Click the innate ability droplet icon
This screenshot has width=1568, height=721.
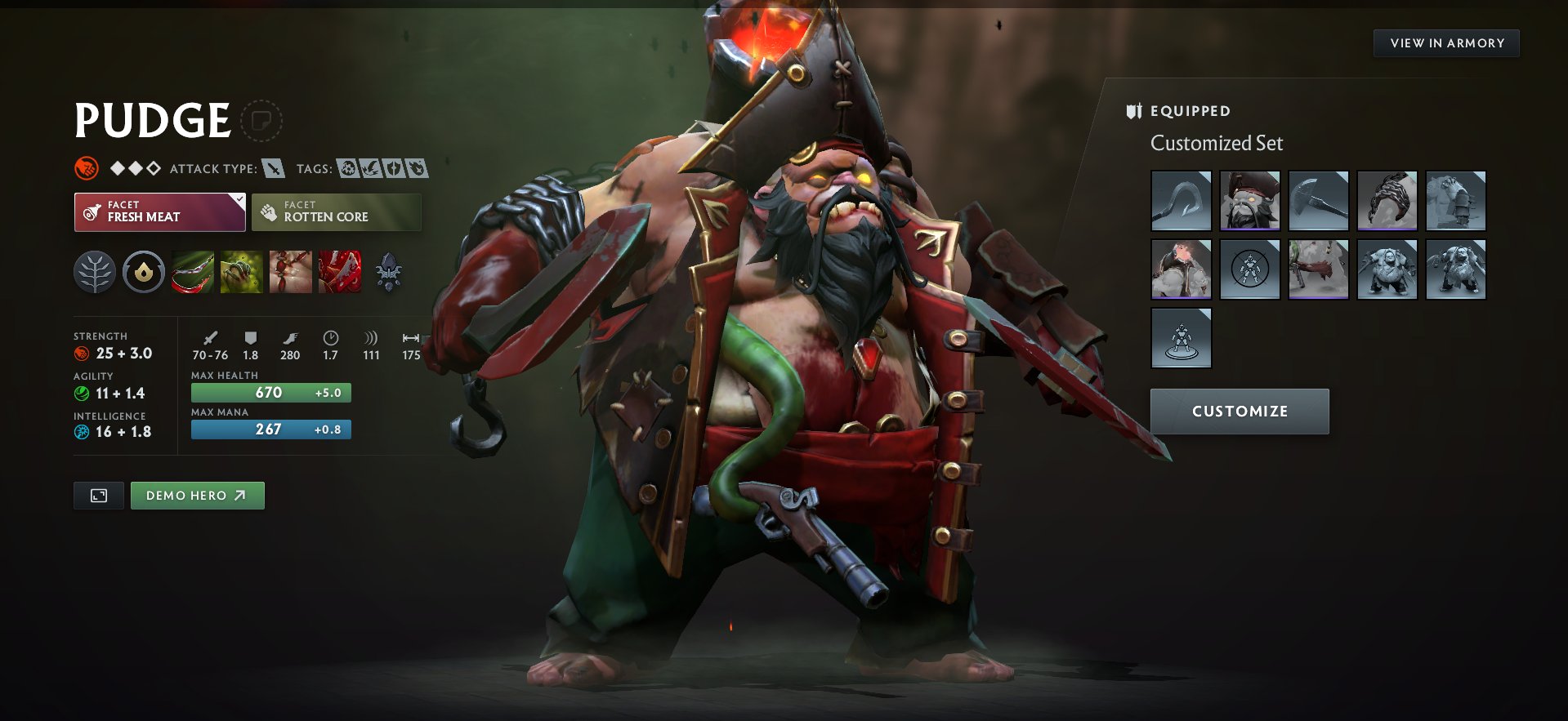144,273
